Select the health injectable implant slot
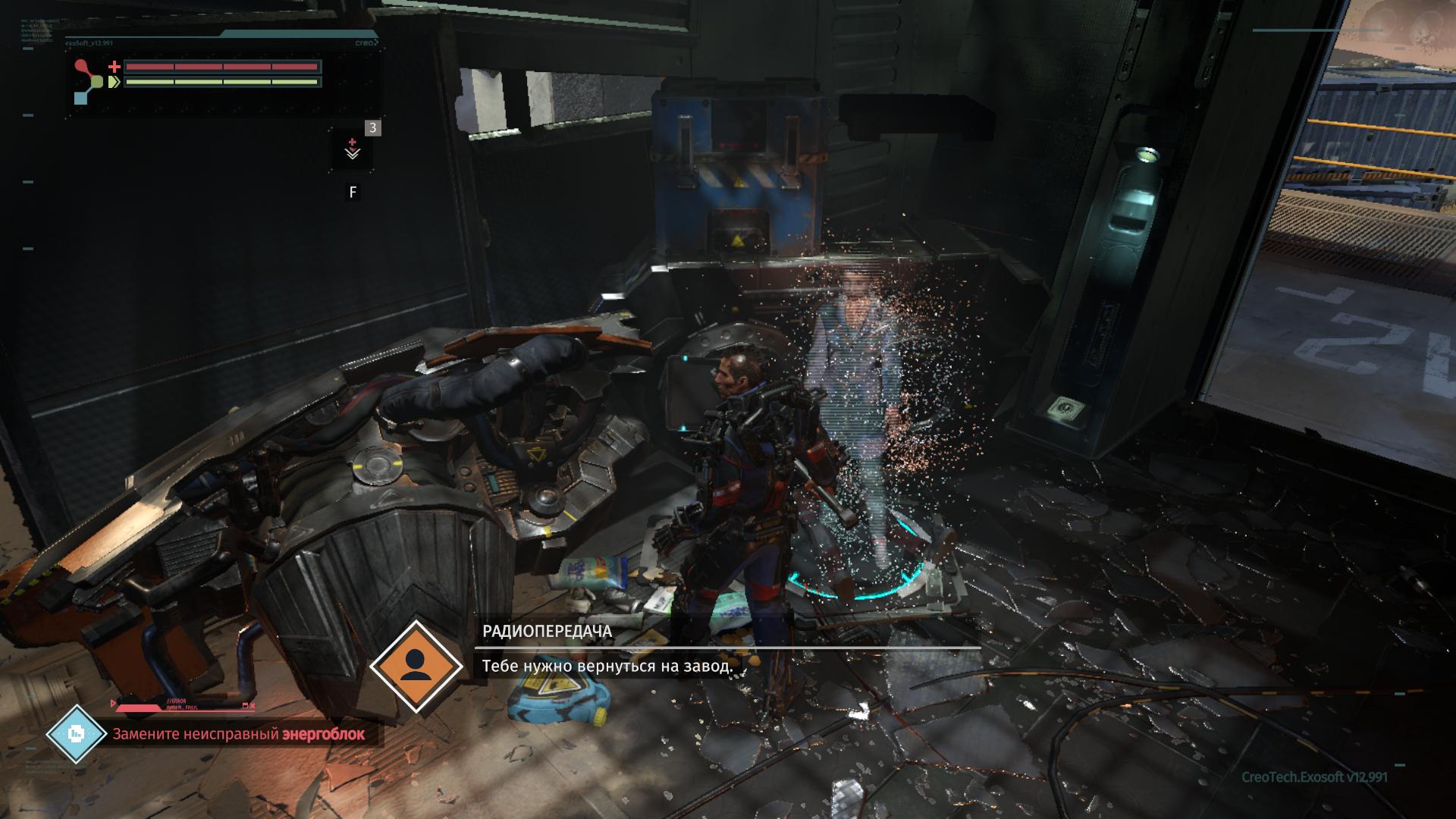The image size is (1456, 819). [x=353, y=149]
